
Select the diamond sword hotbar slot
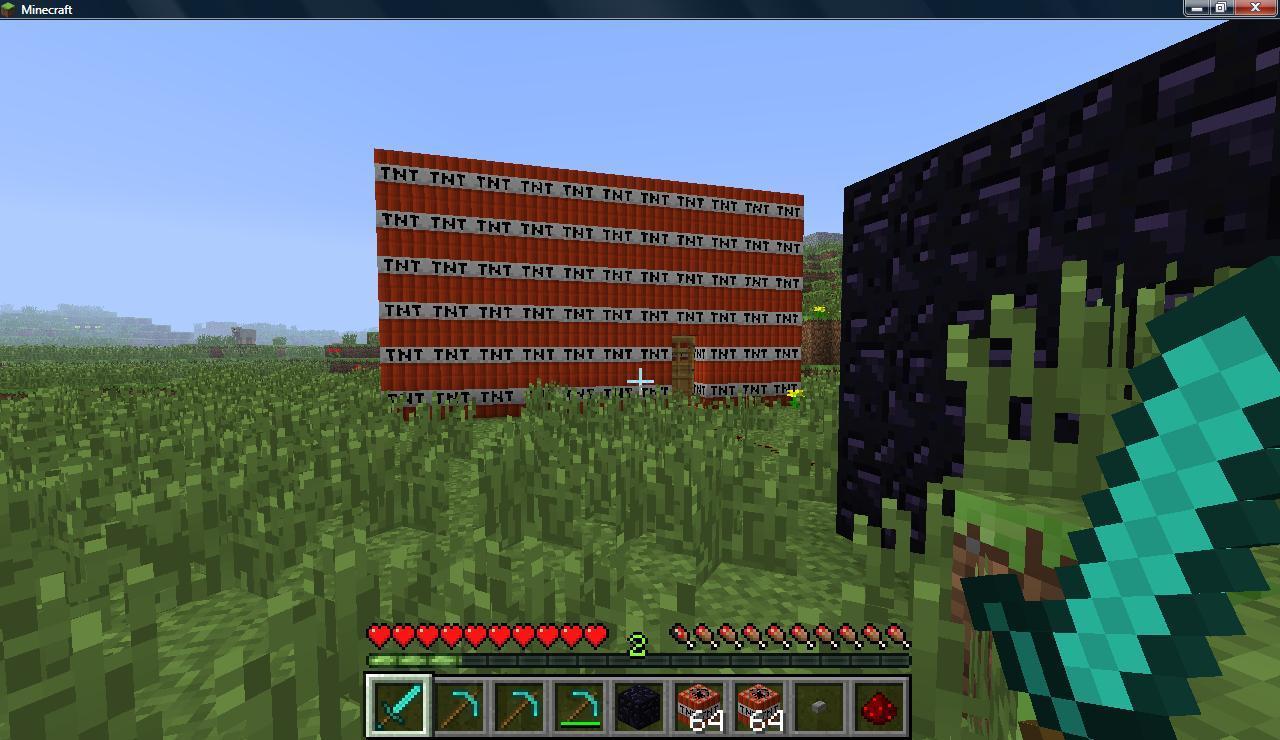399,706
